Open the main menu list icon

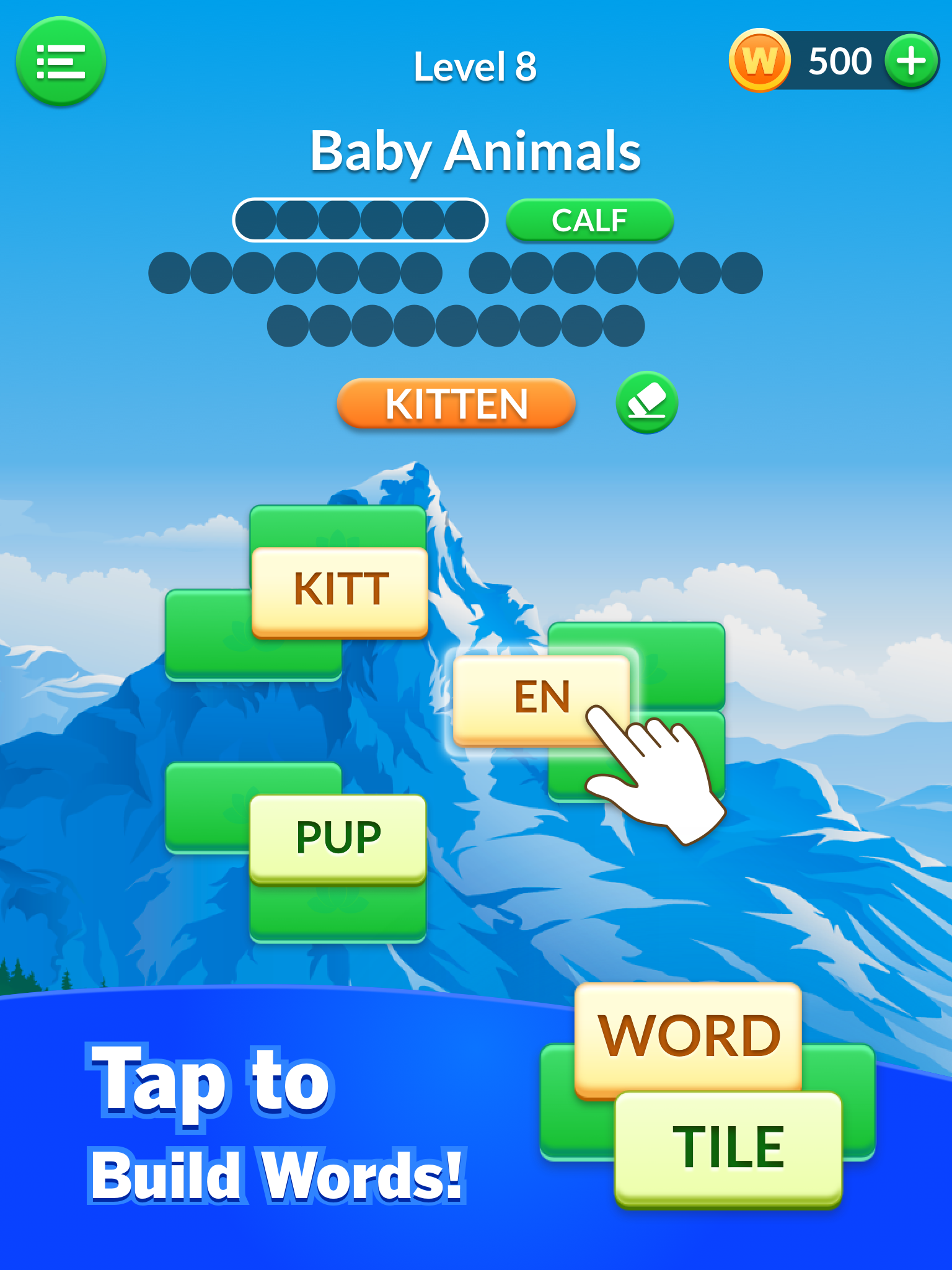point(61,62)
